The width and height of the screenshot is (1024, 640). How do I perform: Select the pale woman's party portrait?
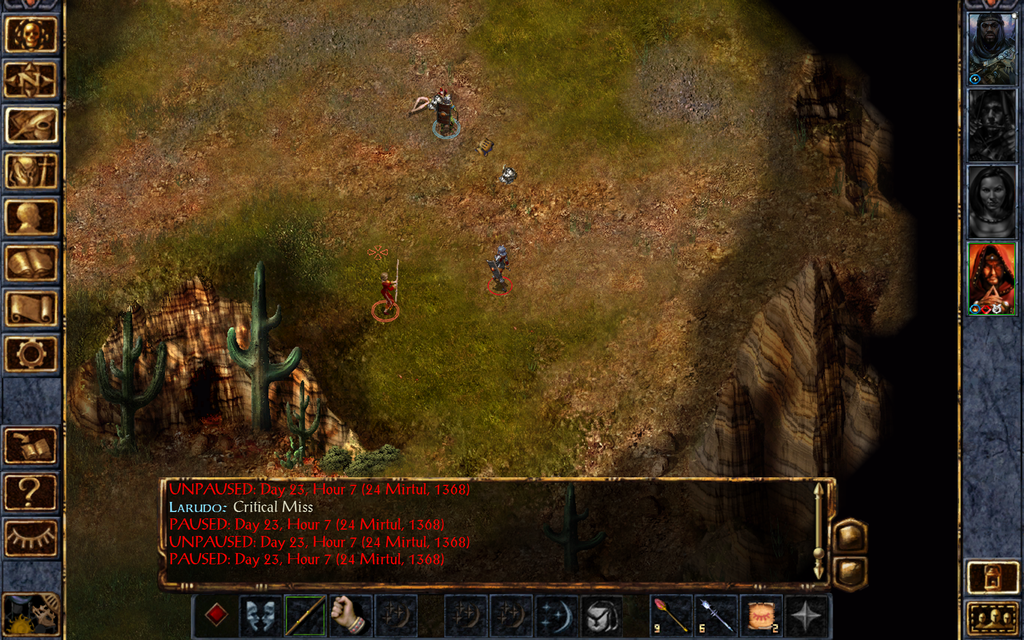point(991,201)
